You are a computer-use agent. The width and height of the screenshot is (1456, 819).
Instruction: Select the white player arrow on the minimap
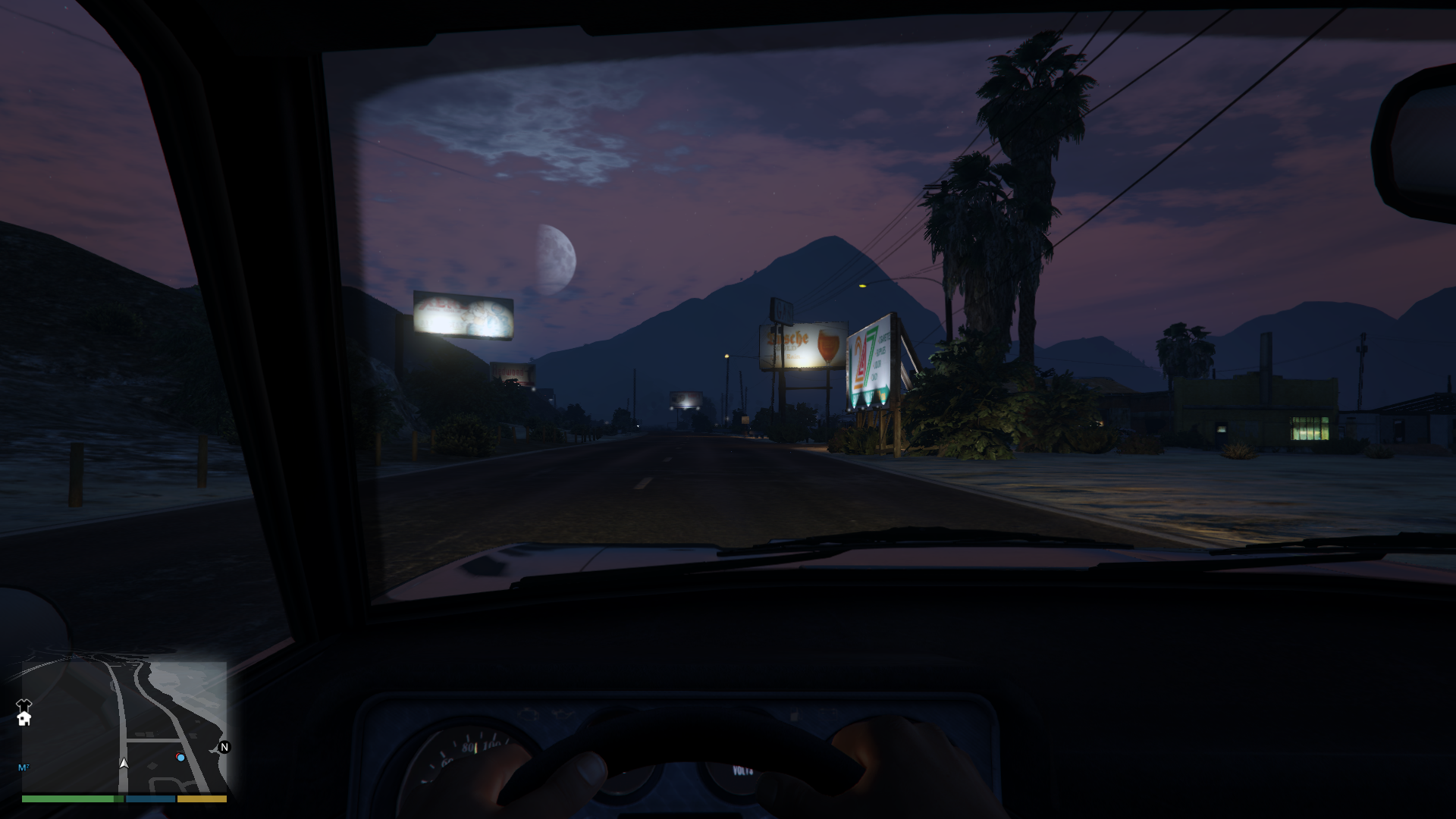pyautogui.click(x=124, y=764)
